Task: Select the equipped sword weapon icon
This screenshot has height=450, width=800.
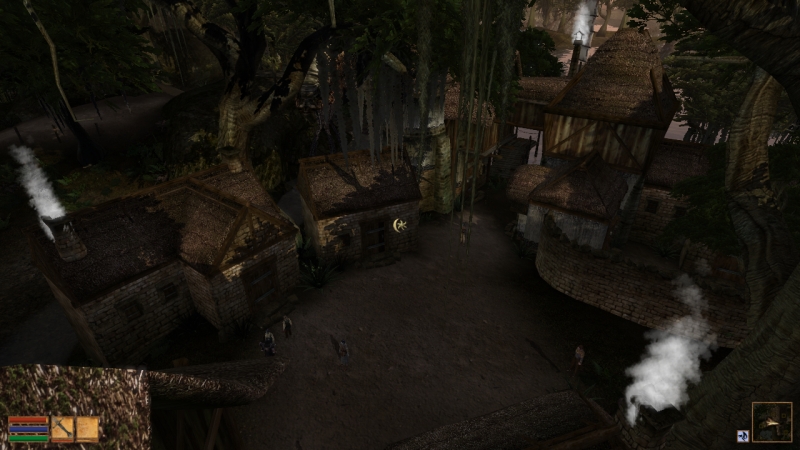Action: pyautogui.click(x=63, y=429)
